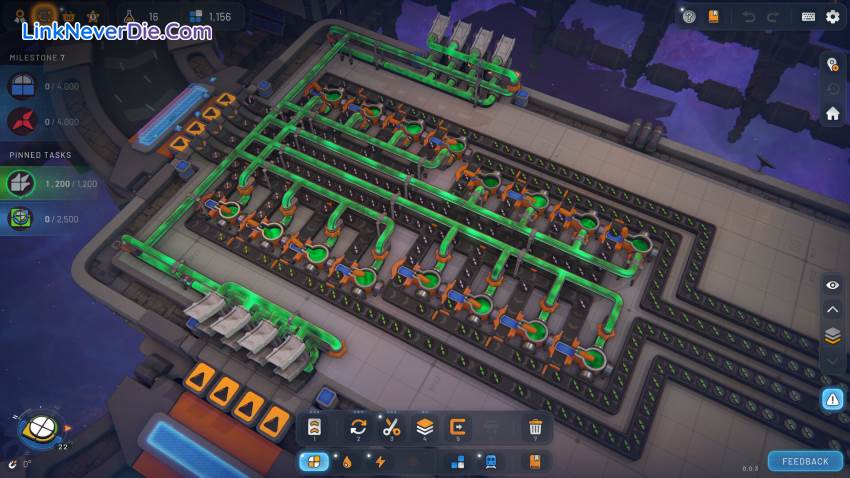The width and height of the screenshot is (850, 478).
Task: Open the FEEDBACK button
Action: point(805,461)
